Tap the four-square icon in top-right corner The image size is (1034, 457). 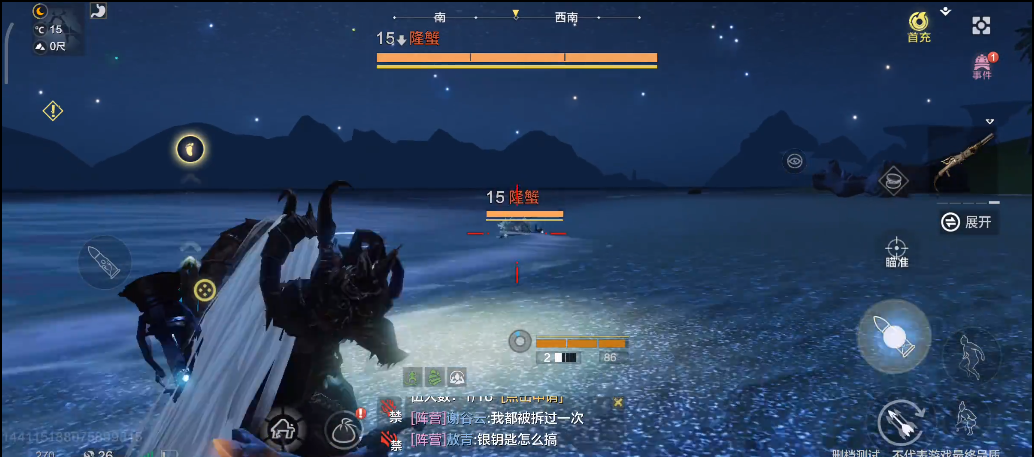(x=982, y=25)
